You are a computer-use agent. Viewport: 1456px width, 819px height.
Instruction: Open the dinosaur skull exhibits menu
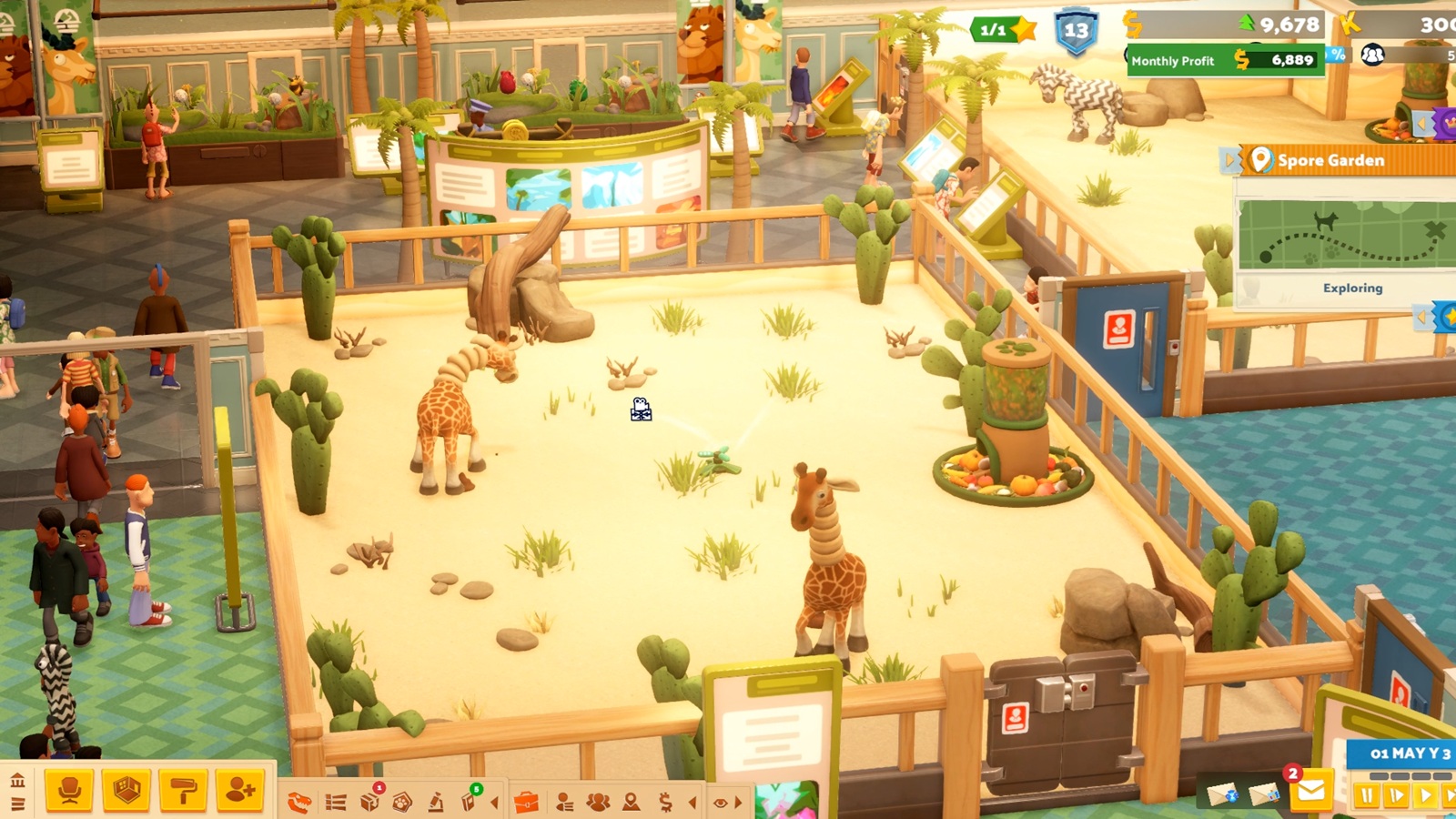pyautogui.click(x=299, y=802)
